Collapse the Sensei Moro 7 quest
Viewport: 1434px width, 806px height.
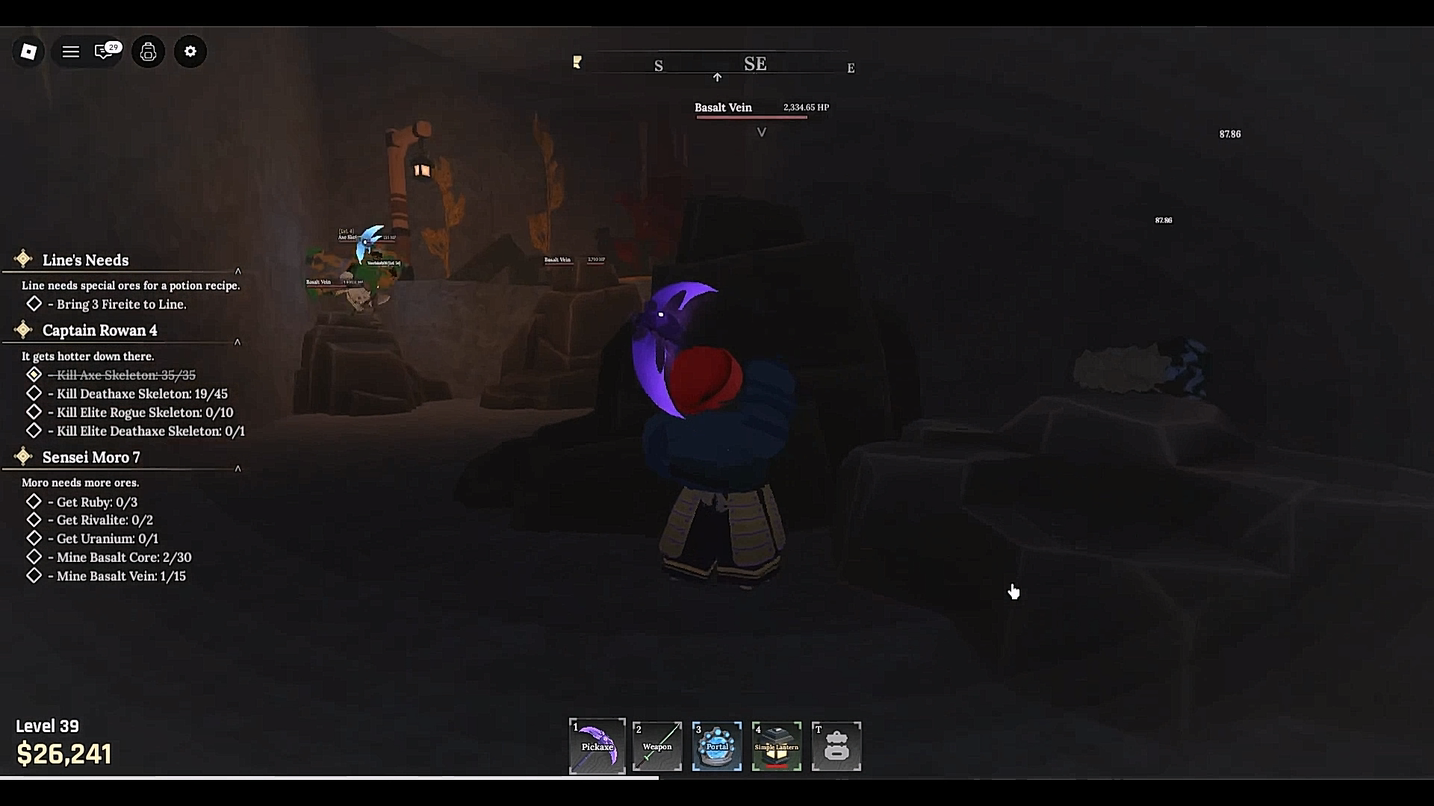click(x=238, y=468)
